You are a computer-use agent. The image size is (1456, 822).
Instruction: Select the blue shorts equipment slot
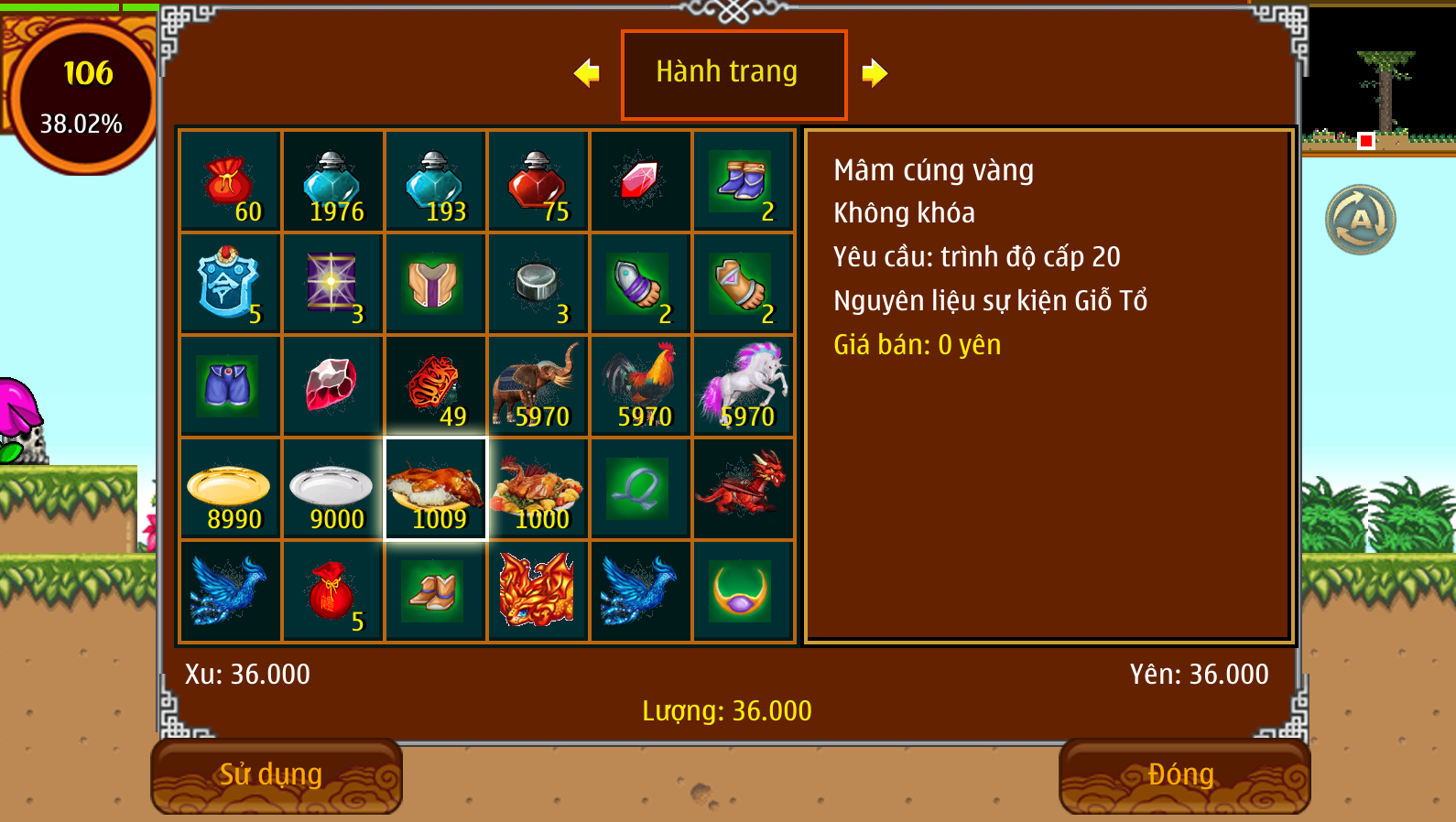pyautogui.click(x=230, y=386)
